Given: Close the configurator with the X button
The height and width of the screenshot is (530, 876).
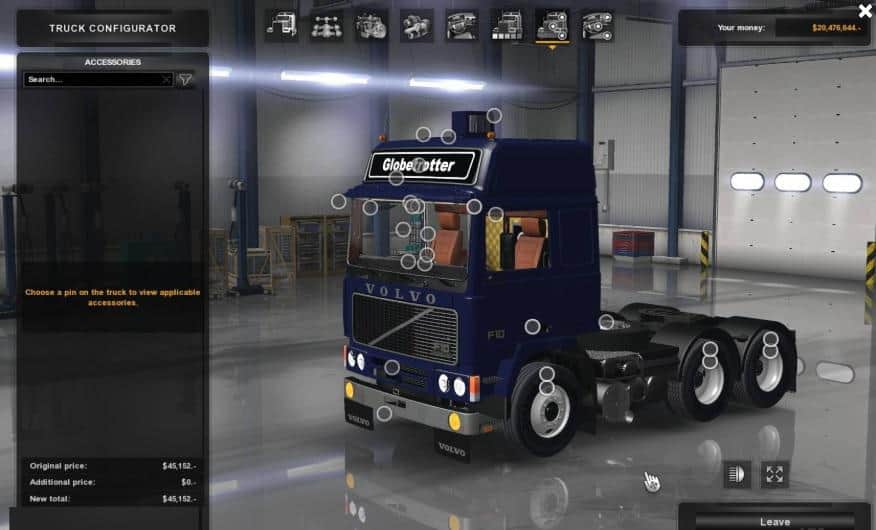Looking at the screenshot, I should pos(865,11).
